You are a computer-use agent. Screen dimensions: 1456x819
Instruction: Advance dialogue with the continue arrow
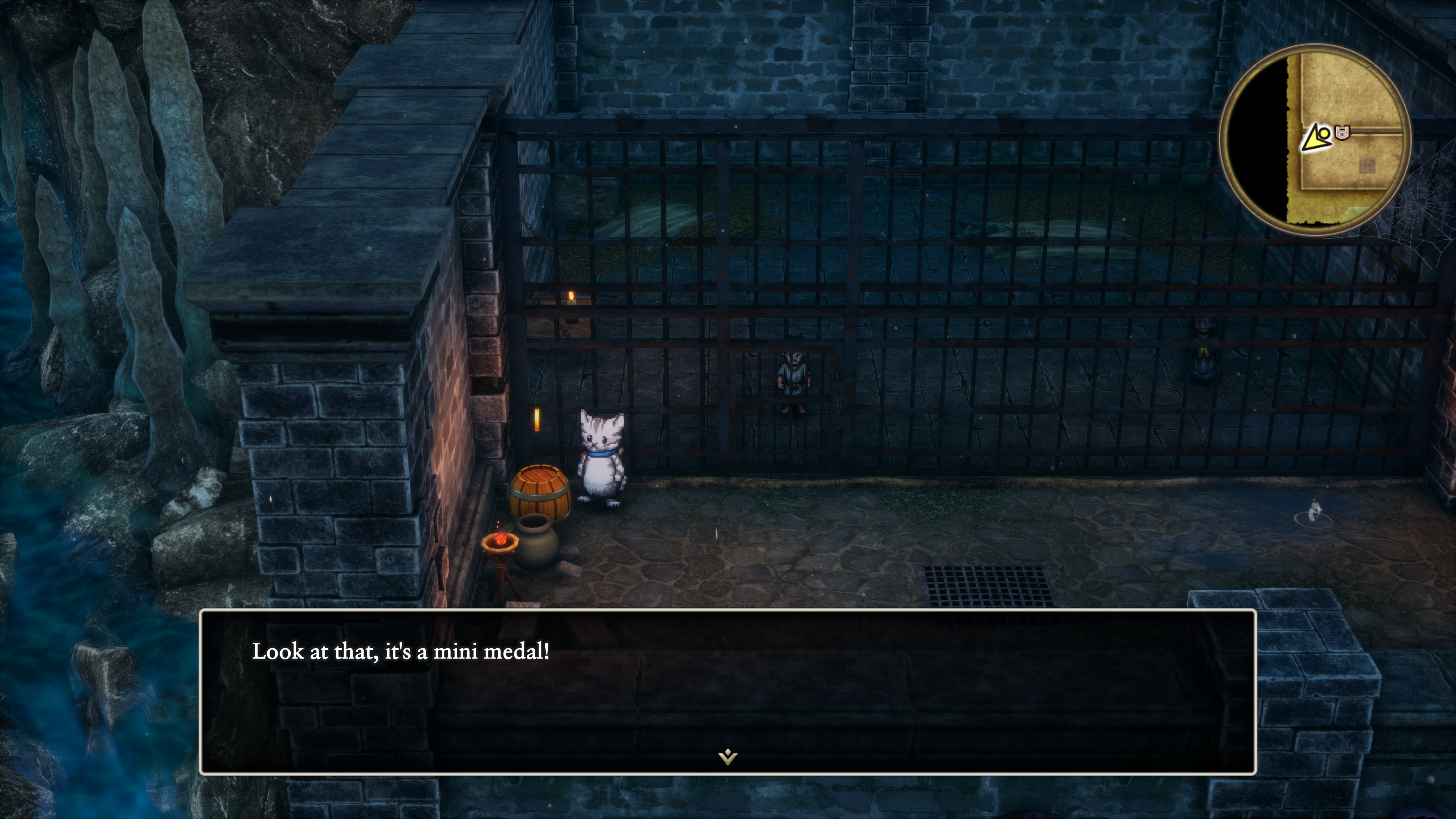(728, 756)
